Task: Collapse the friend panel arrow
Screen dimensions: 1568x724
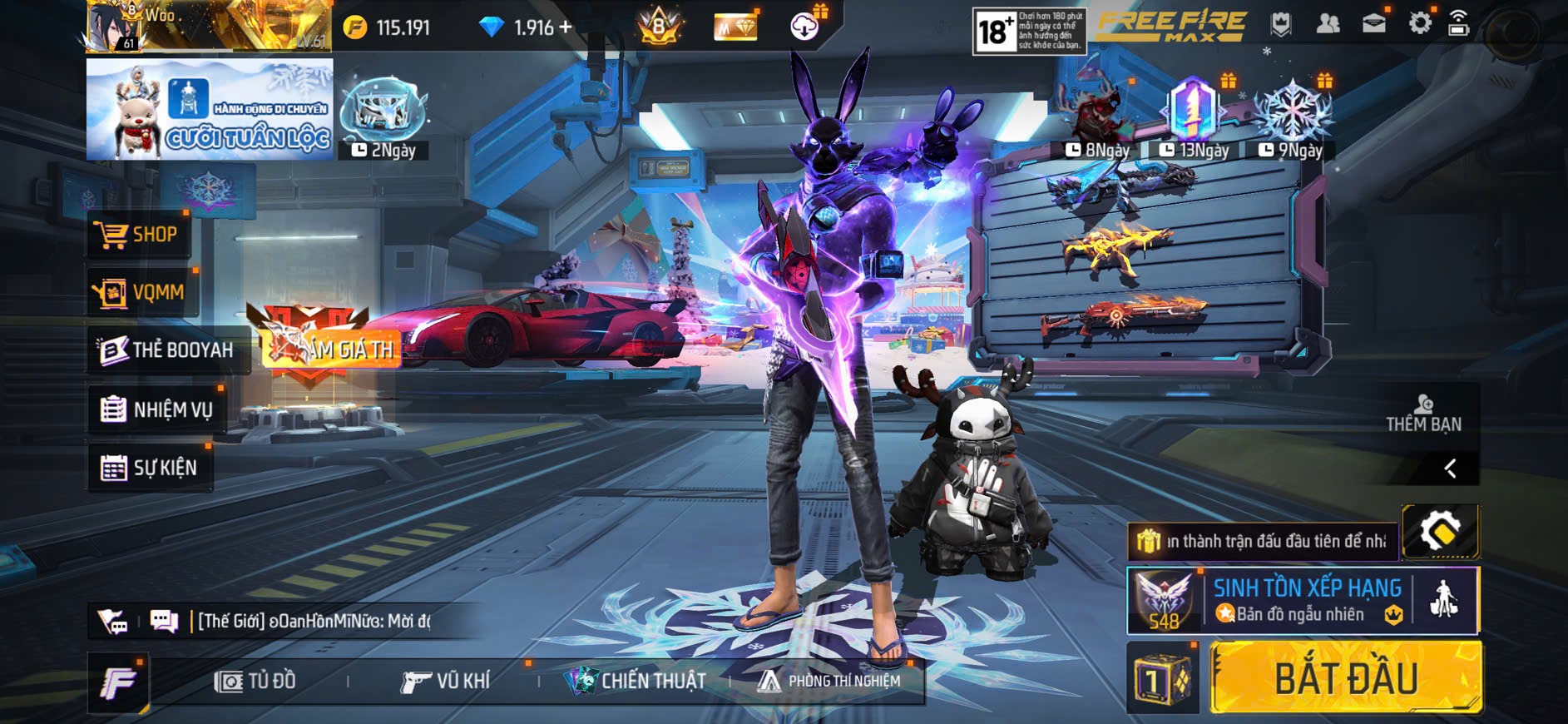Action: (x=1450, y=469)
